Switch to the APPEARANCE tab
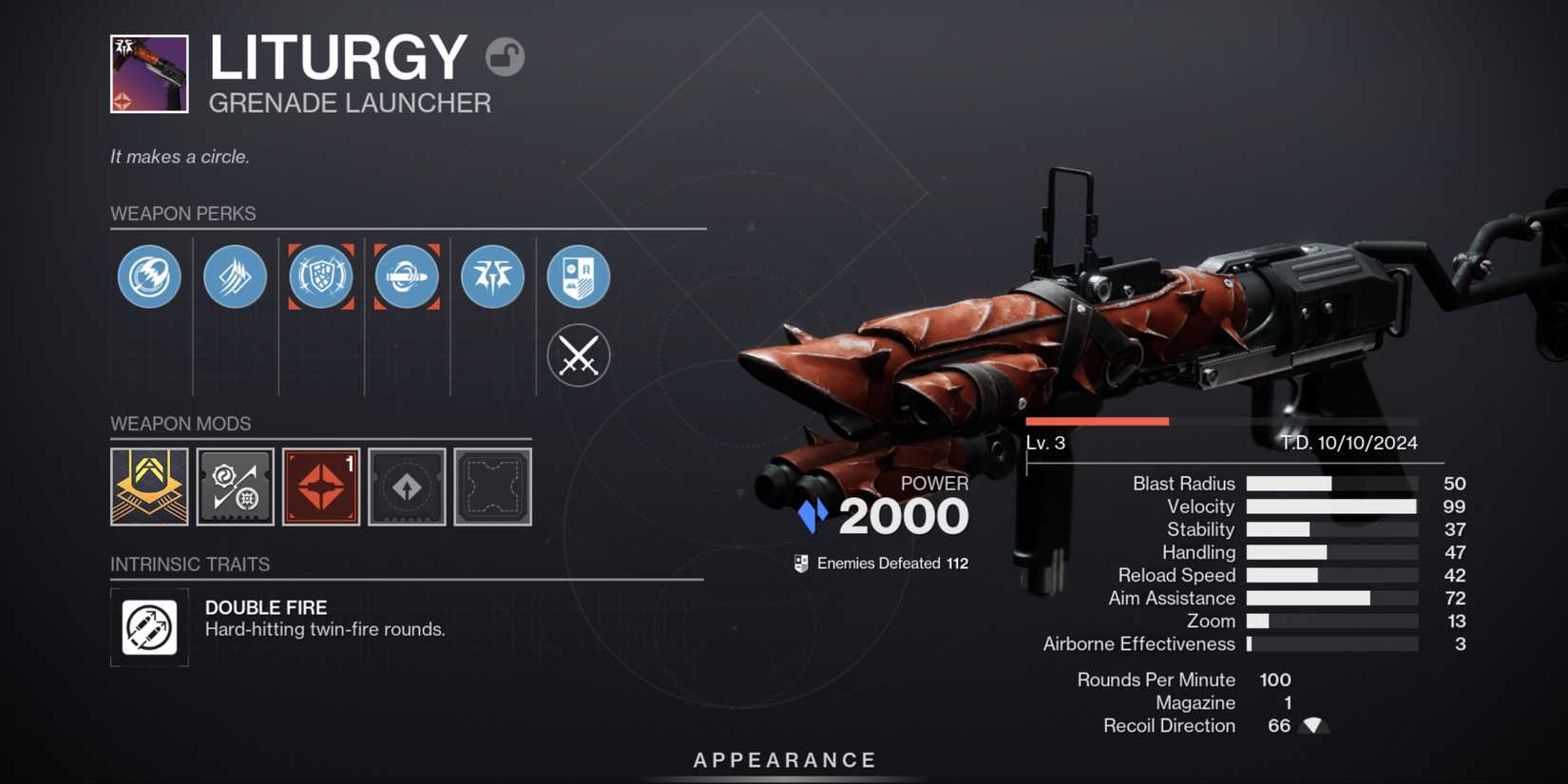Screen dimensions: 1568x784 [783, 759]
